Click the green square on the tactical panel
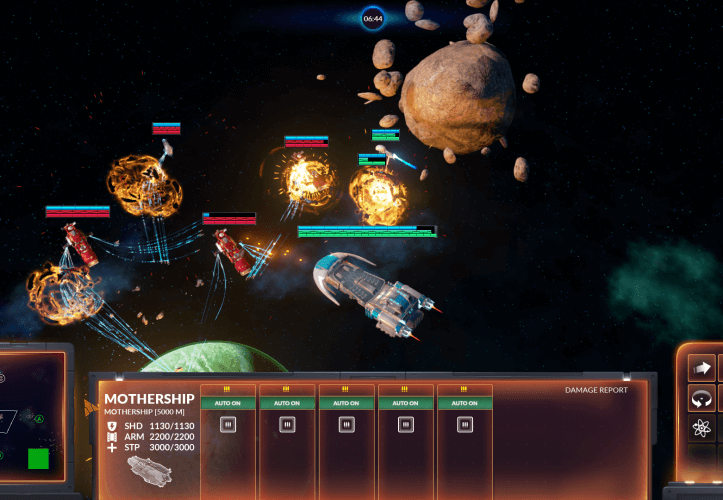This screenshot has width=723, height=500. (38, 459)
